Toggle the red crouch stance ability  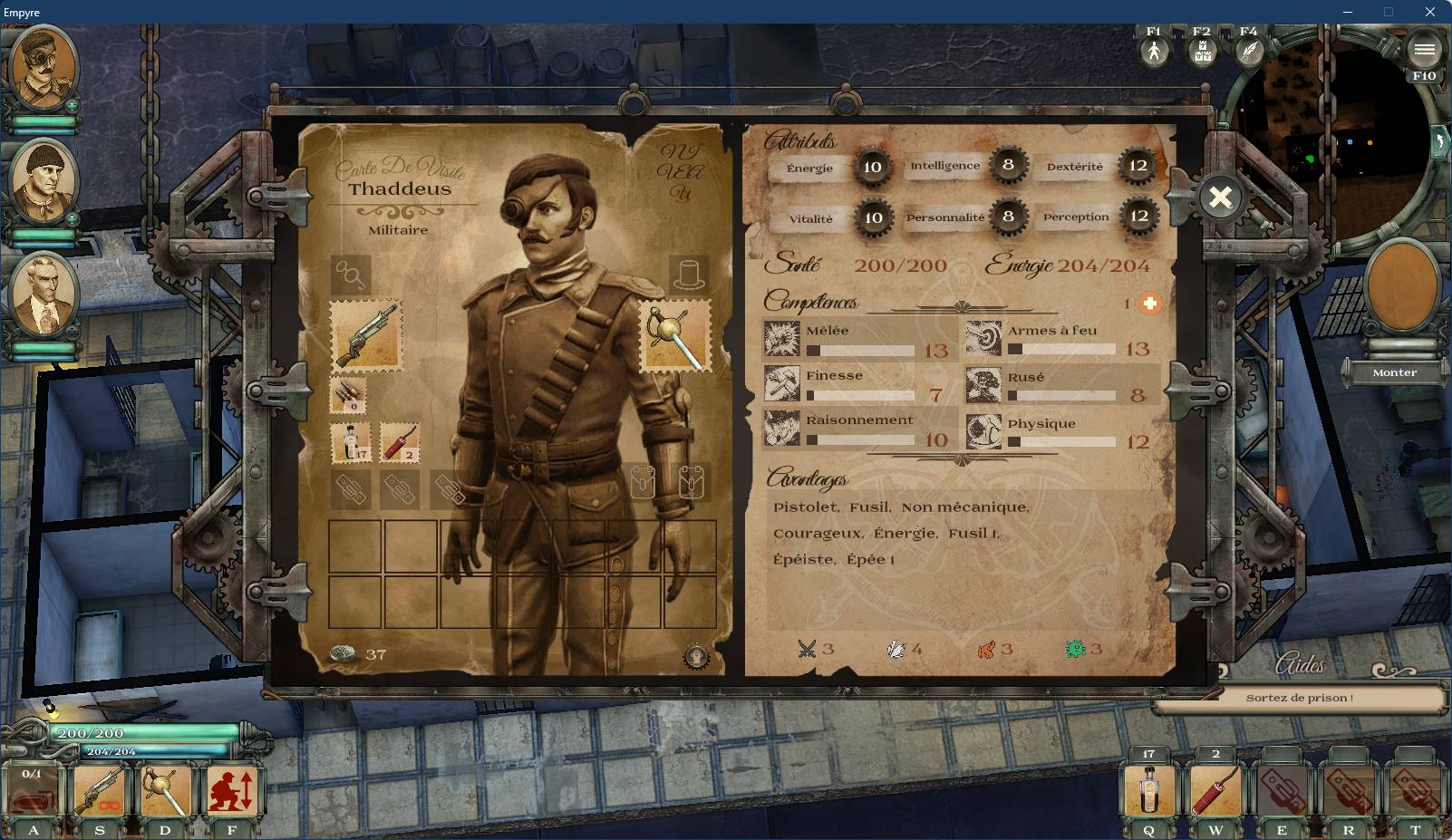pos(232,791)
